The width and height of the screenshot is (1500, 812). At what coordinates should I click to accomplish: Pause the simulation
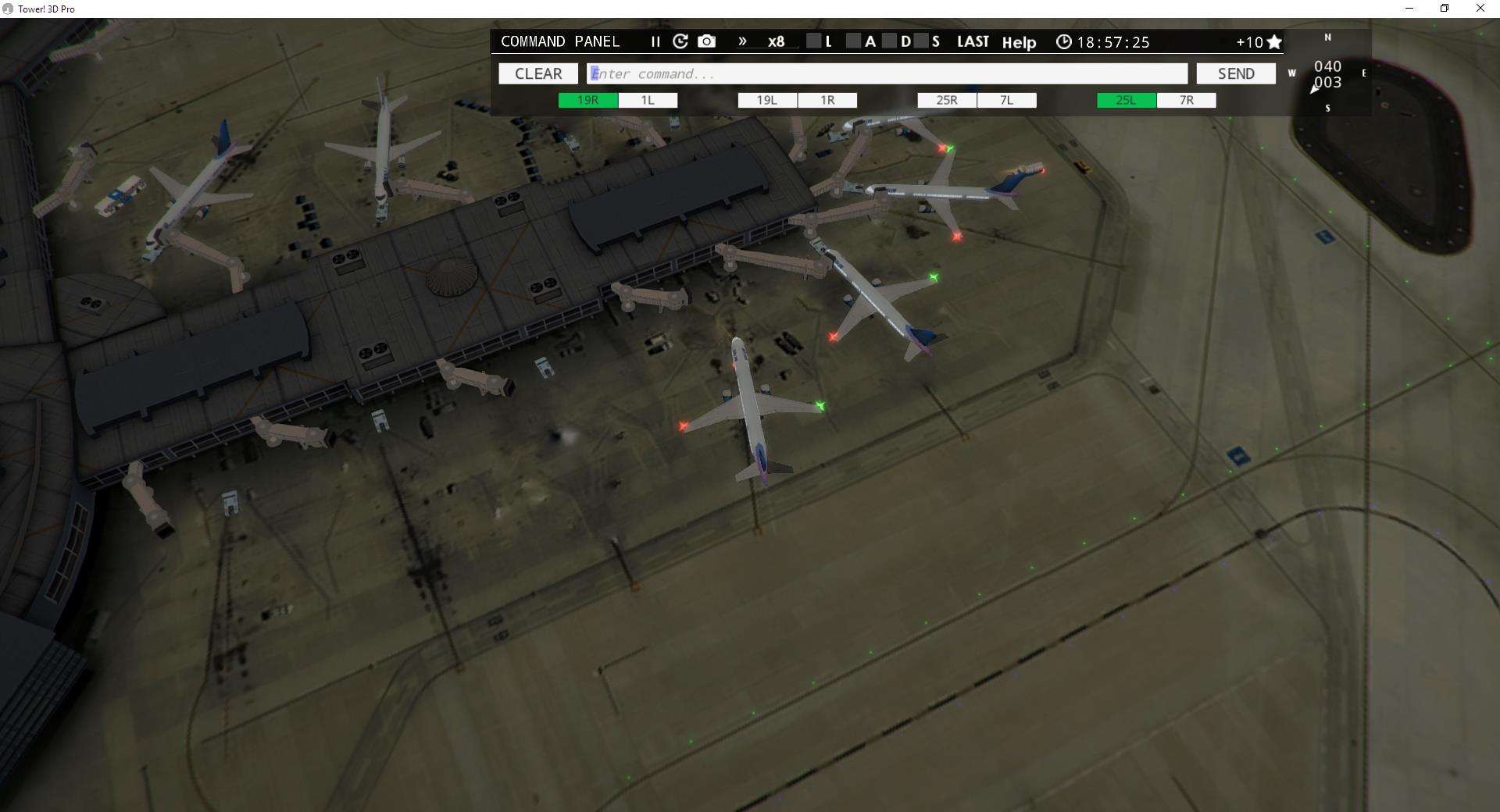click(655, 42)
